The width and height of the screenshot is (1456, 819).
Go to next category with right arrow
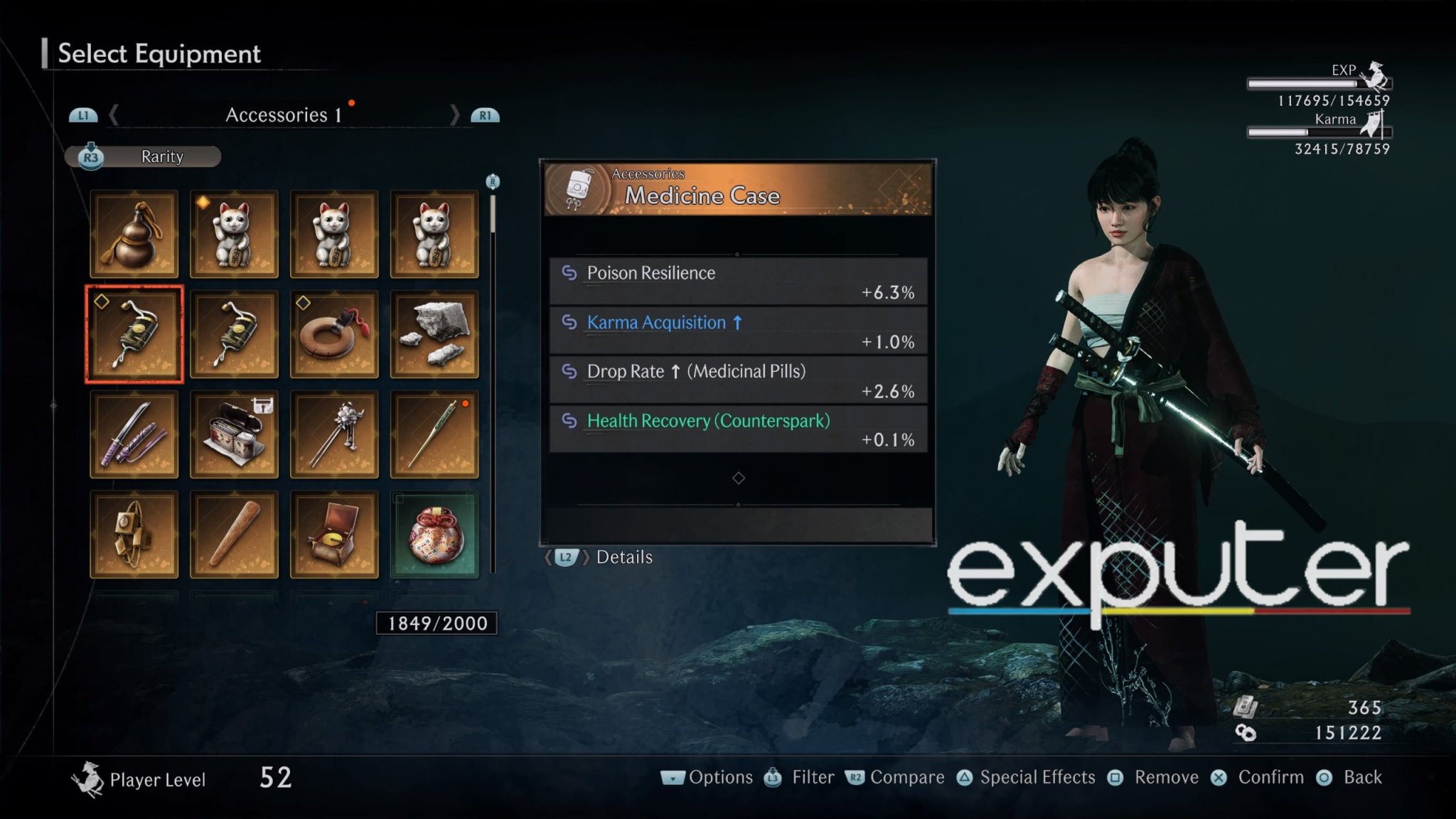point(455,115)
